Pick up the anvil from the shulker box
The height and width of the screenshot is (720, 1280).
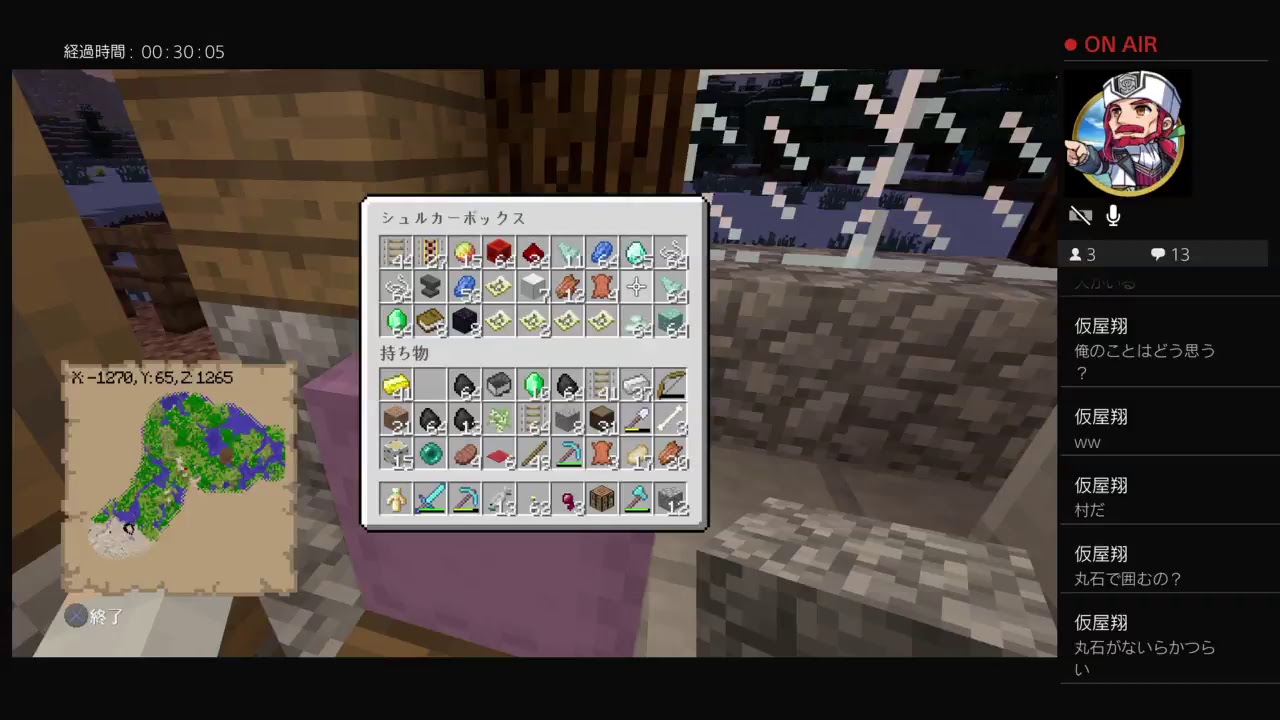pyautogui.click(x=430, y=286)
